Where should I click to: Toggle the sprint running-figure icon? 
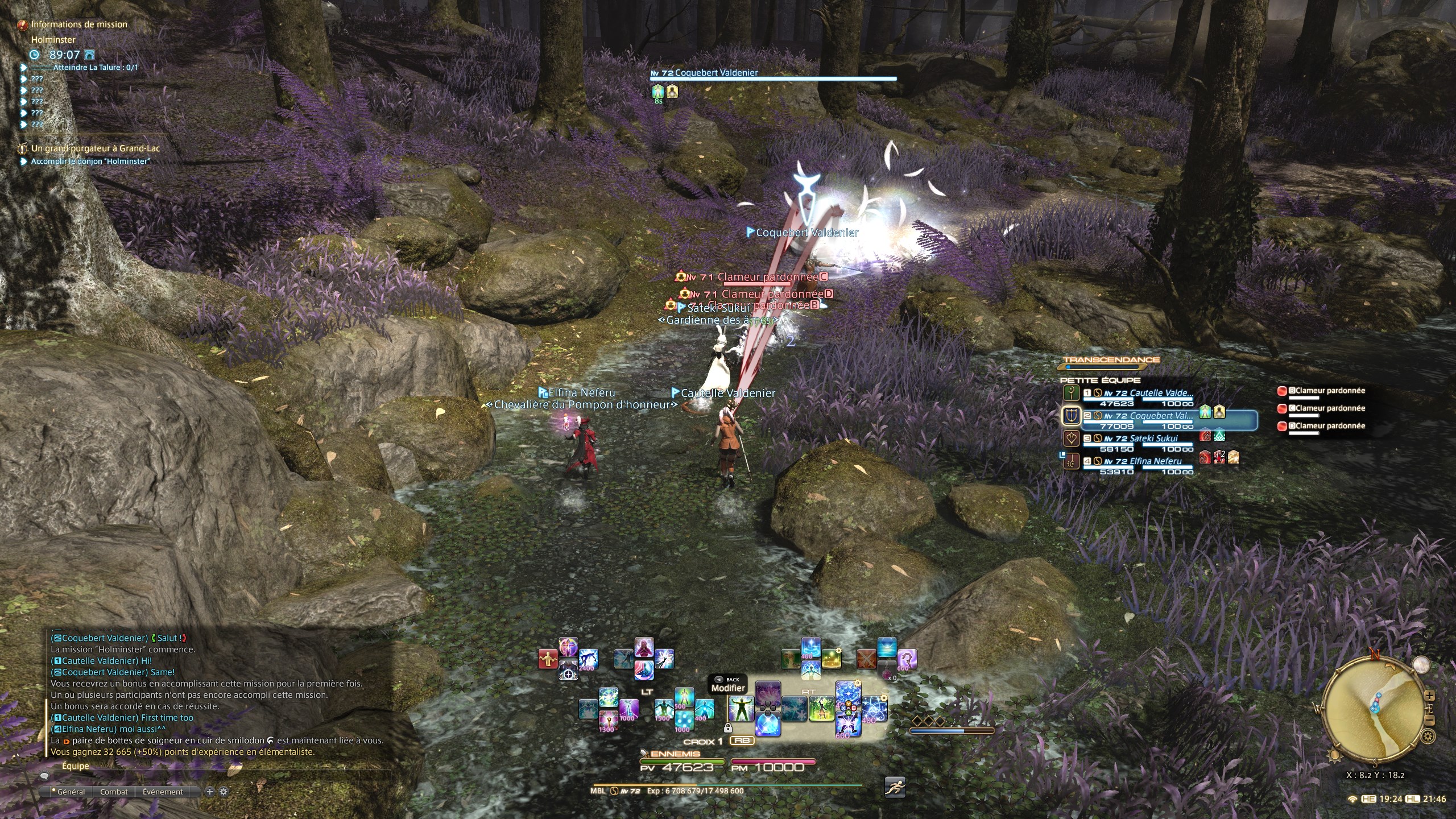pos(895,787)
